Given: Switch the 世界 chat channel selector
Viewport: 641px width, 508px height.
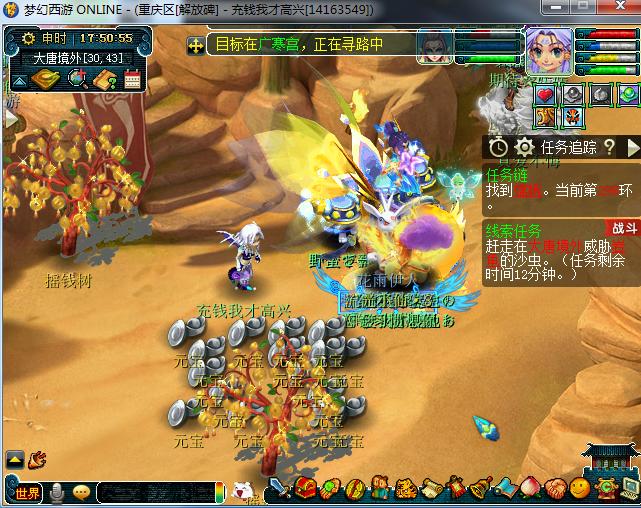Looking at the screenshot, I should [28, 492].
